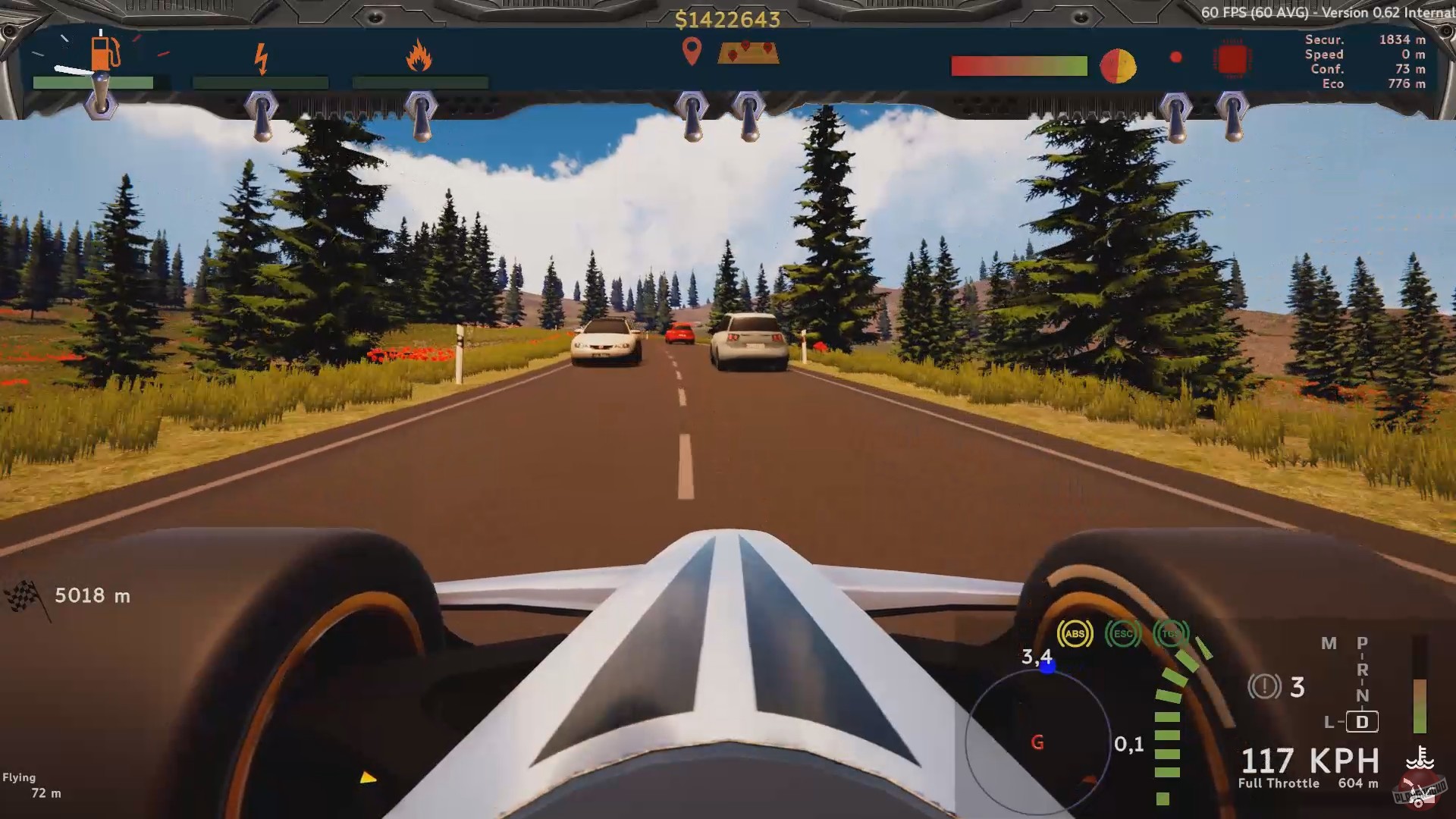Image resolution: width=1456 pixels, height=819 pixels.
Task: Select the lightning bolt damage icon
Action: [262, 59]
